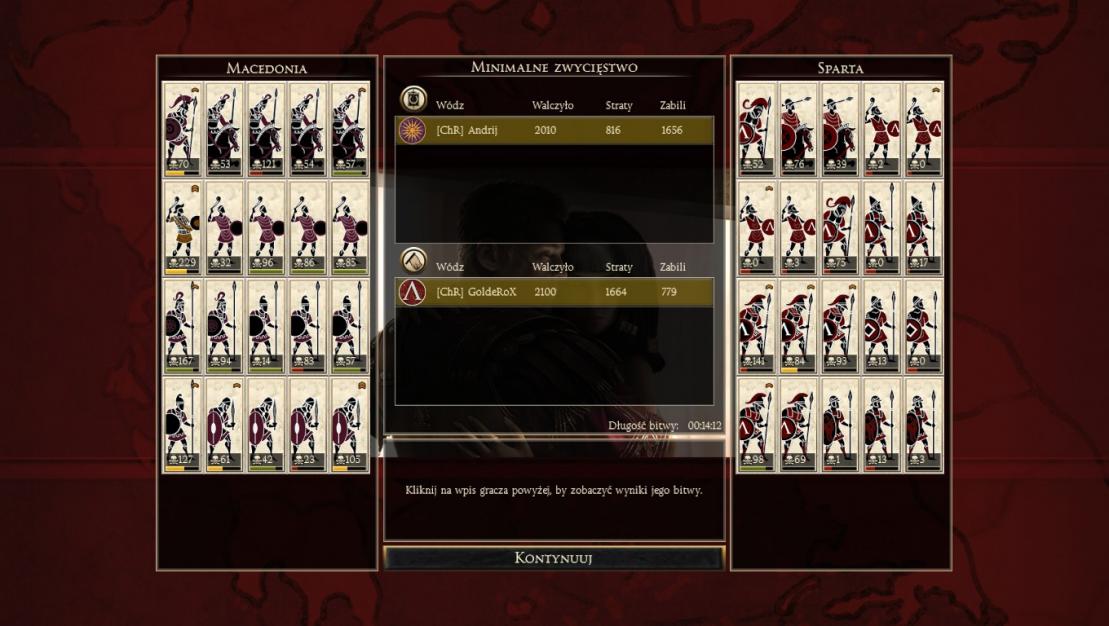Click Sparta hoplite card with 93 kills
Screen dimensions: 1109x626
840,326
